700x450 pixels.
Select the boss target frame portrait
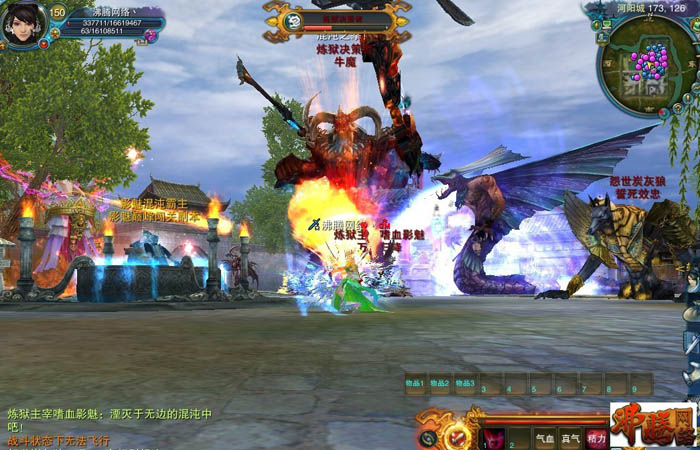[x=294, y=21]
